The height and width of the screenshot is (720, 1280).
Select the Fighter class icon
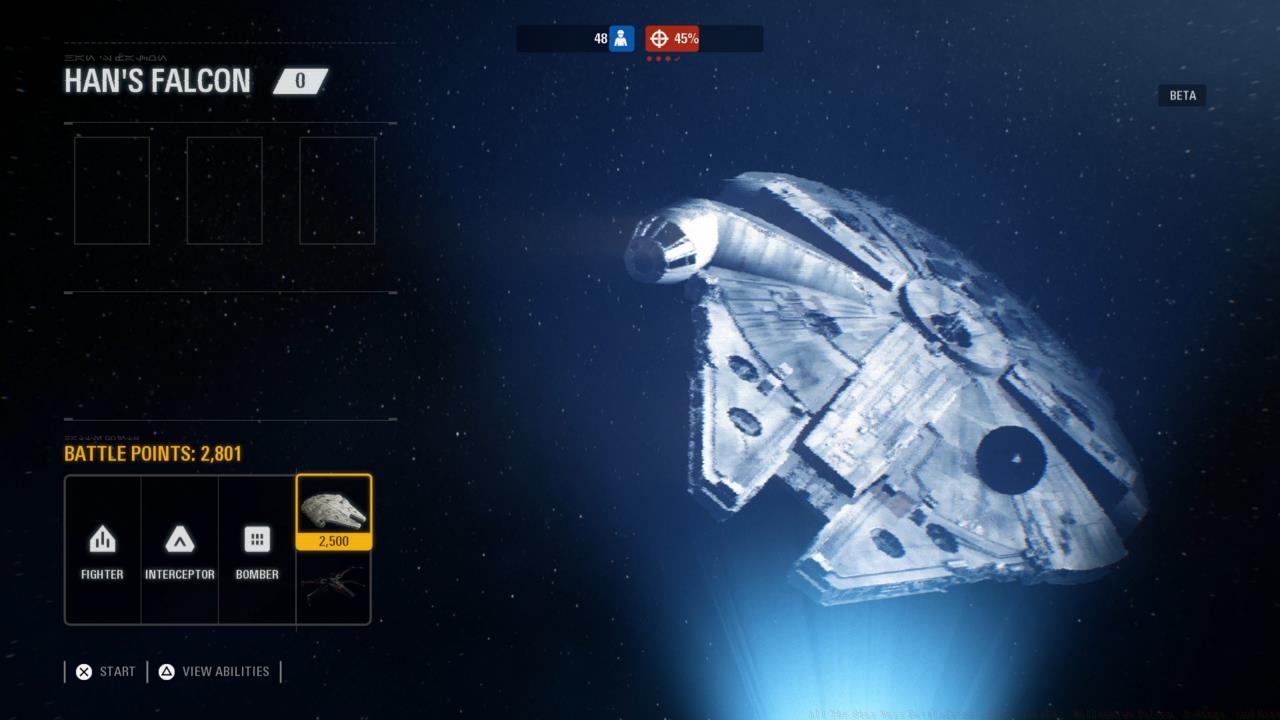click(101, 540)
